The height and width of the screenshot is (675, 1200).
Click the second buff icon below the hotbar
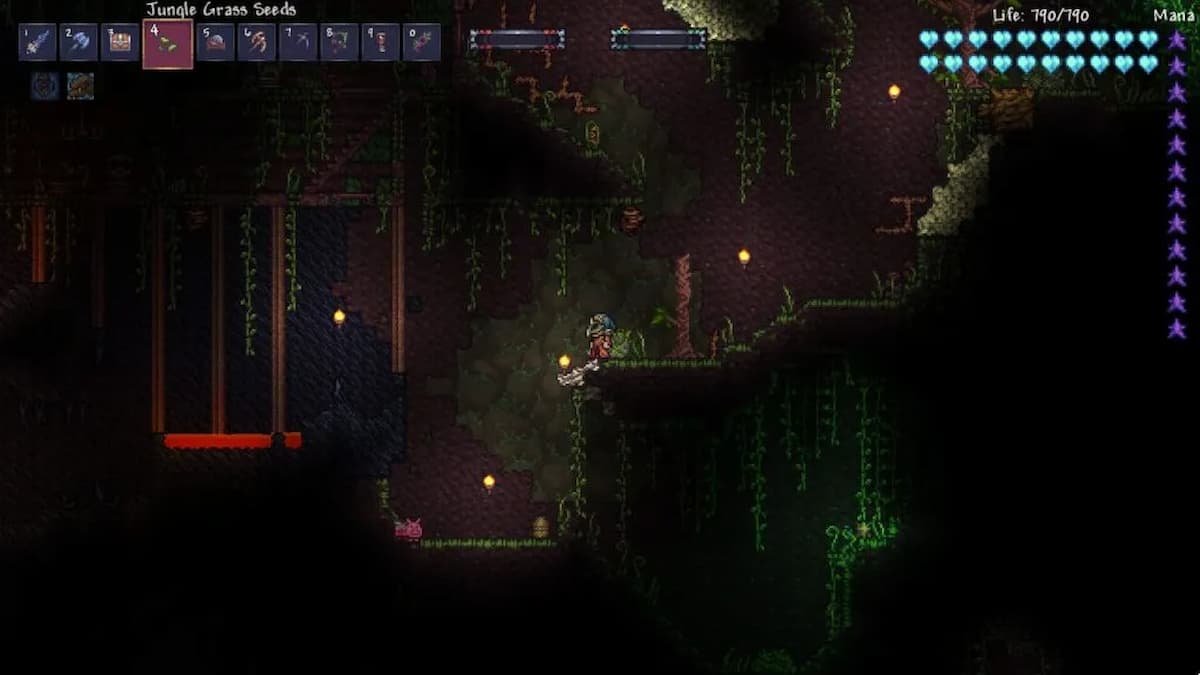click(x=81, y=86)
